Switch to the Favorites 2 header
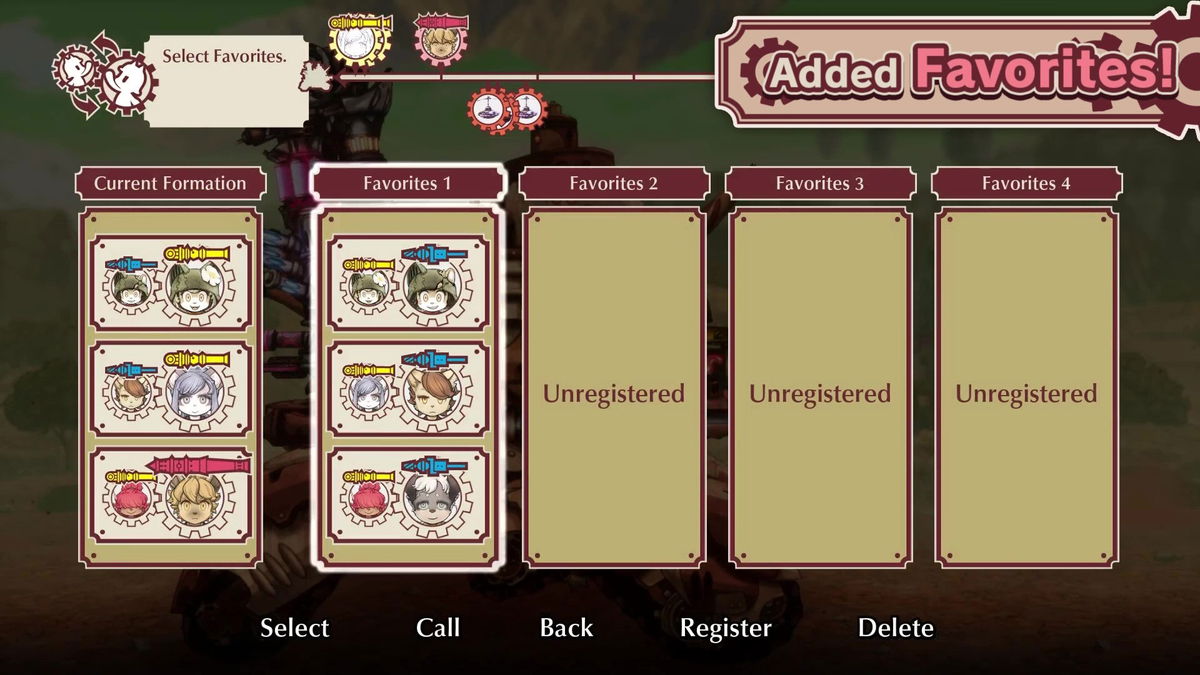 tap(613, 183)
